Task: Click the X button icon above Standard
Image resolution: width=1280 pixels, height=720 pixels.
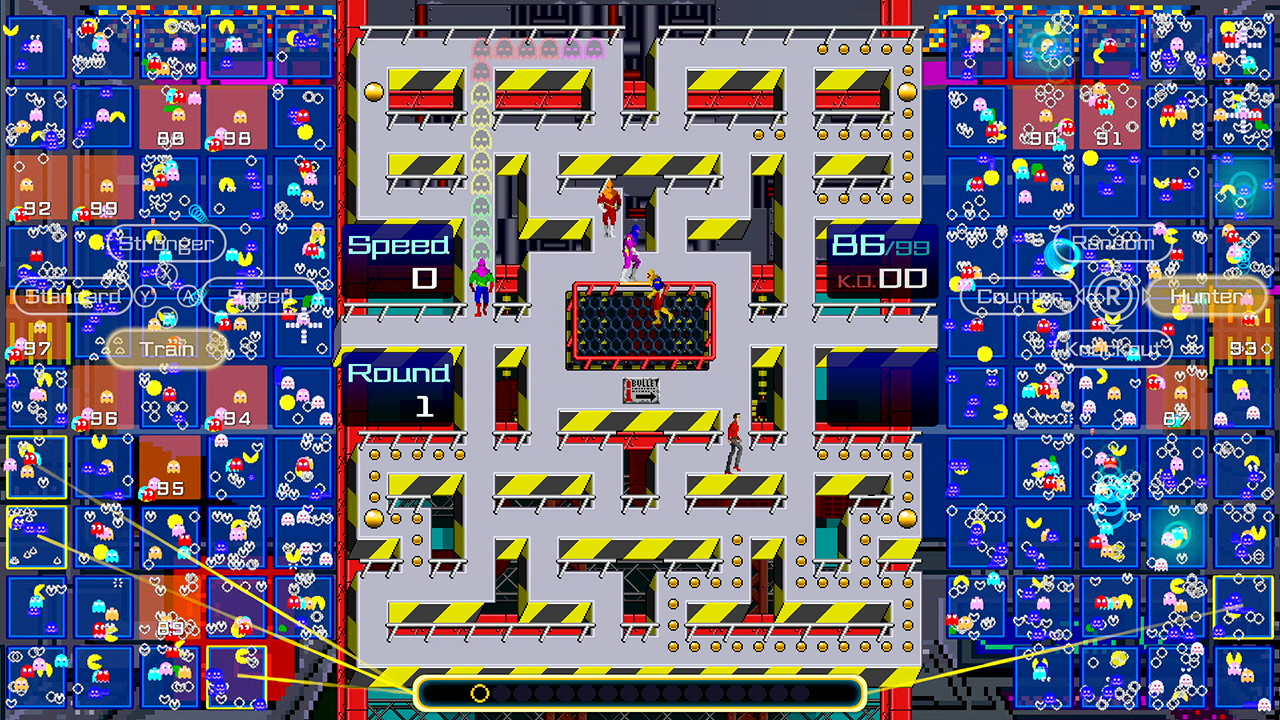Action: [167, 273]
